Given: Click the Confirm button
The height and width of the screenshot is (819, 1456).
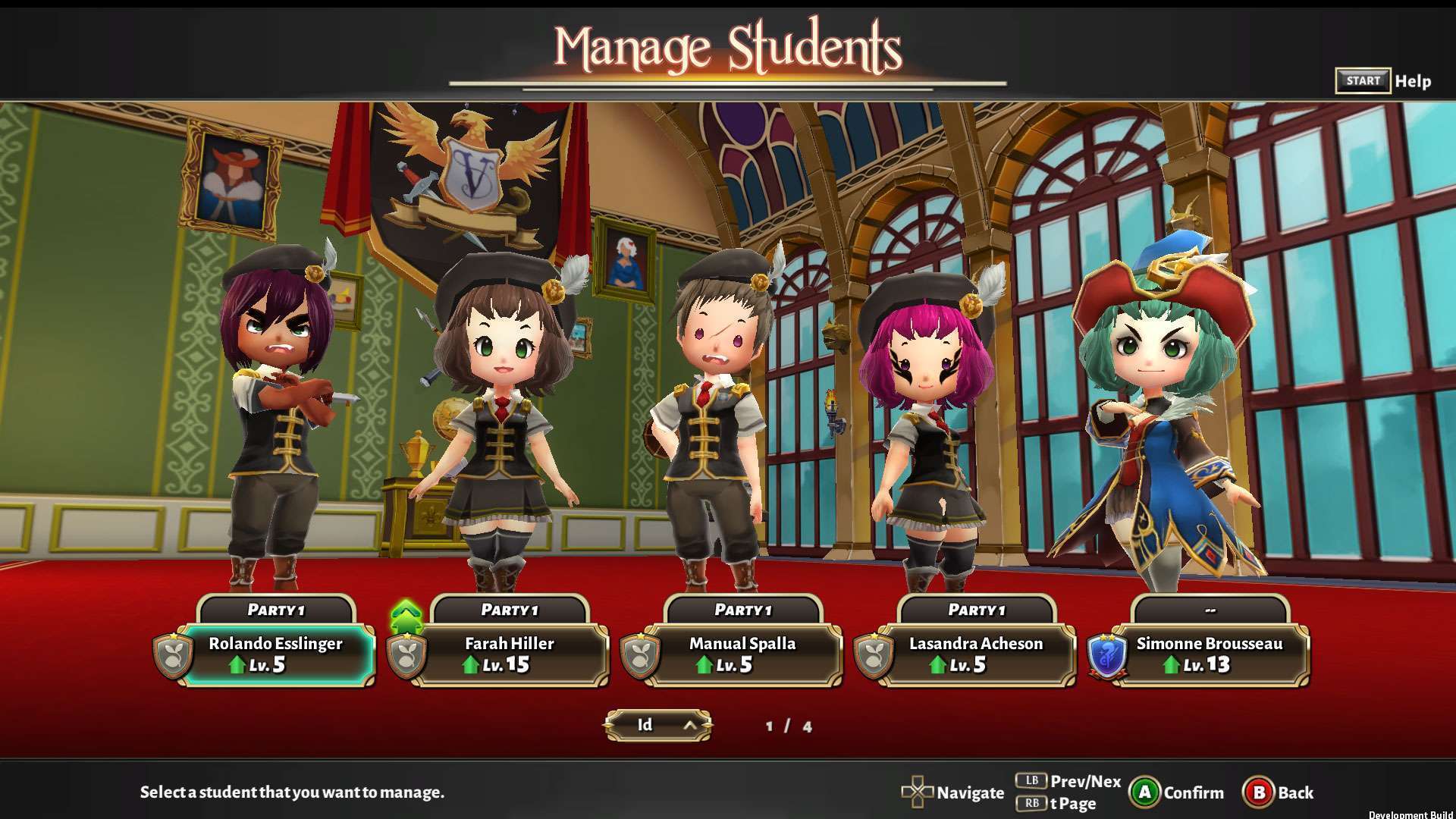Looking at the screenshot, I should [x=1177, y=792].
